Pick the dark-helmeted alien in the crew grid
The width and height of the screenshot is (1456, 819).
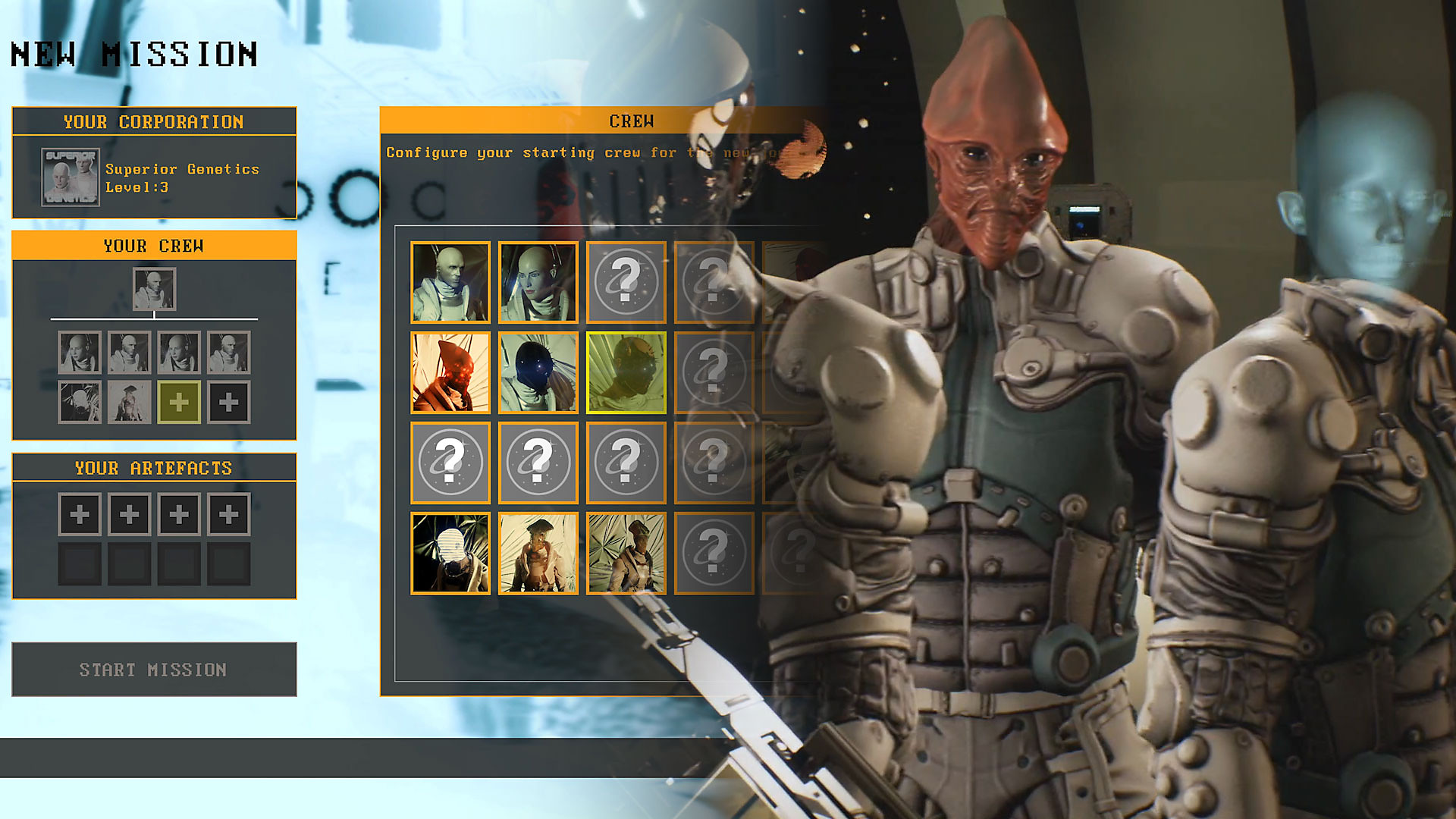pos(538,372)
